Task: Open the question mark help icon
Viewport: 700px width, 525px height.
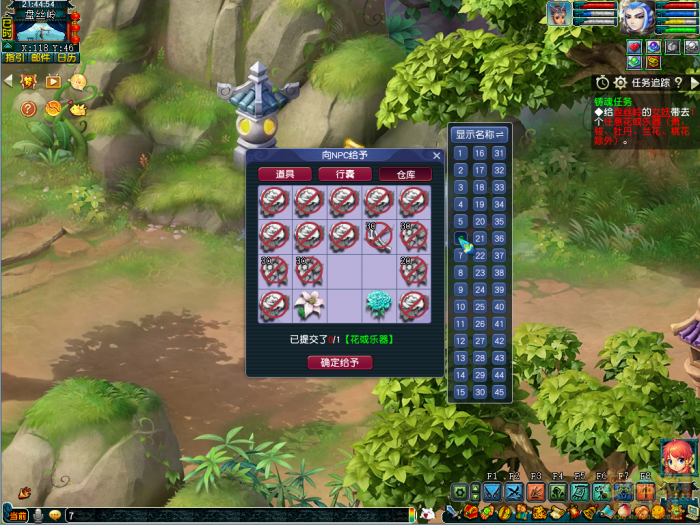Action: click(28, 108)
